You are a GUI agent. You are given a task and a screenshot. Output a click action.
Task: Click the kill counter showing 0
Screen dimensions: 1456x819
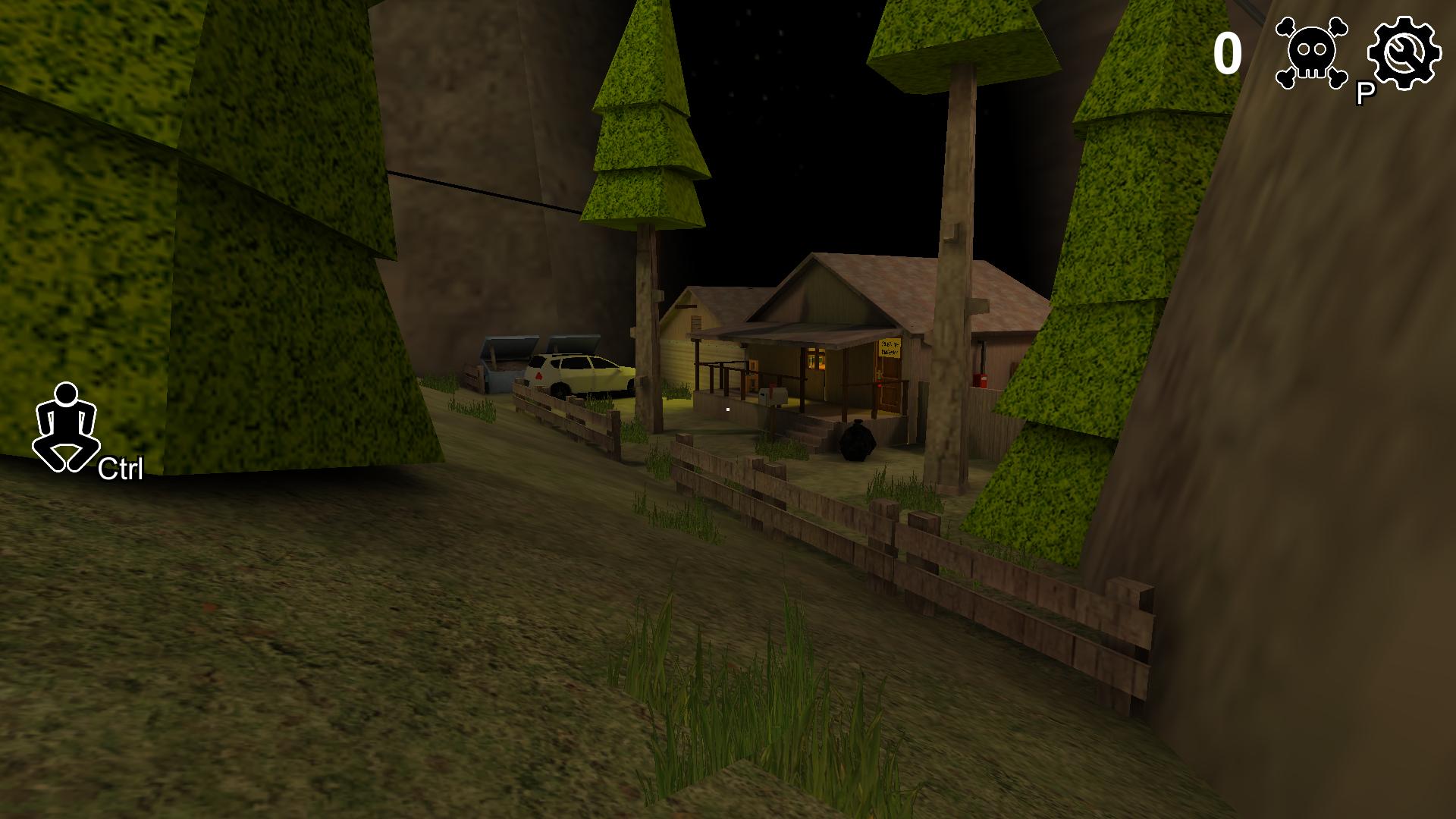[x=1230, y=53]
